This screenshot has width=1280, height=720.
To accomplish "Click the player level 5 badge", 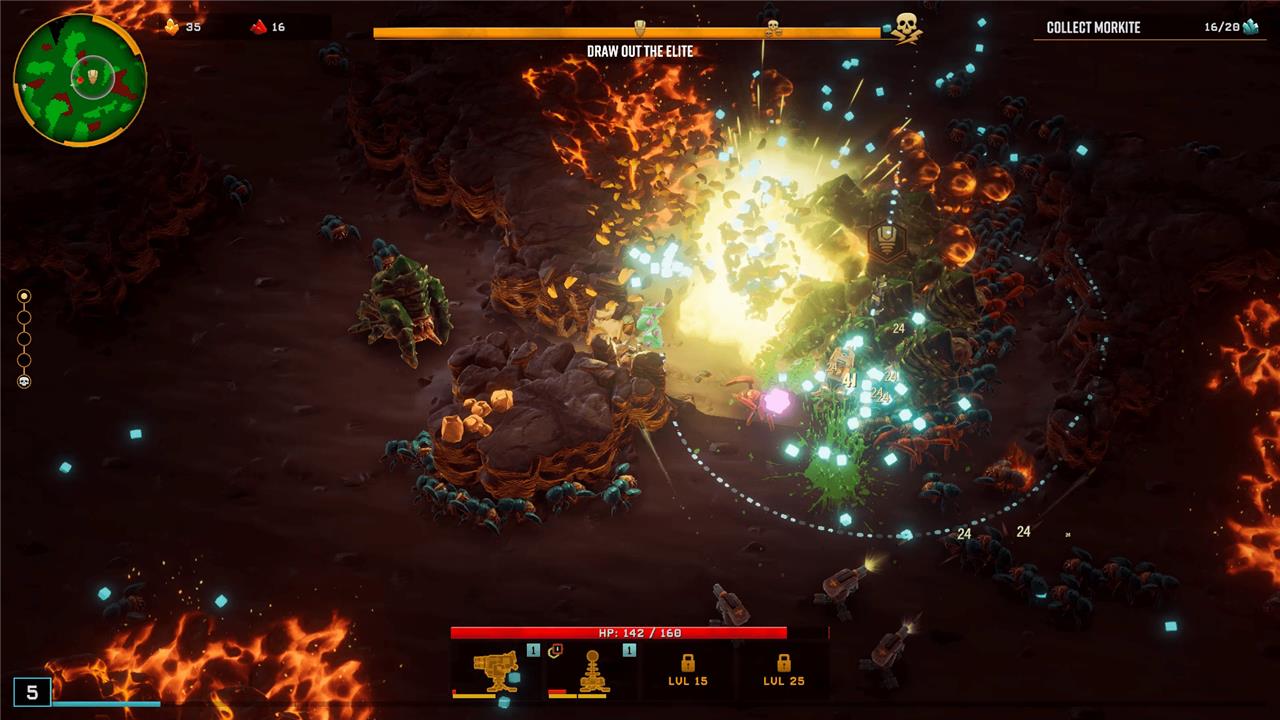I will (x=32, y=692).
